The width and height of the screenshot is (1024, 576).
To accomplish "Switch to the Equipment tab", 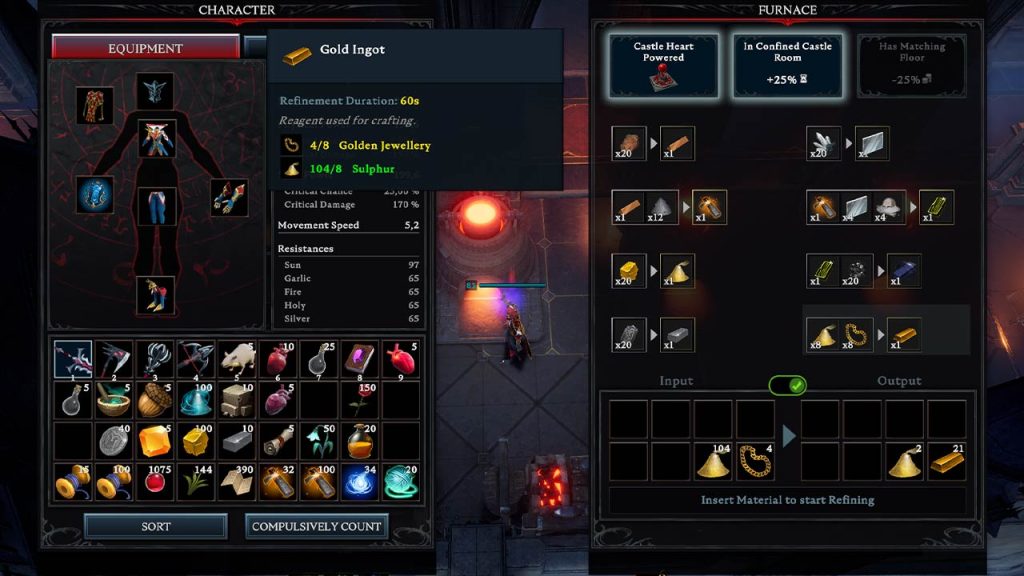I will point(146,48).
